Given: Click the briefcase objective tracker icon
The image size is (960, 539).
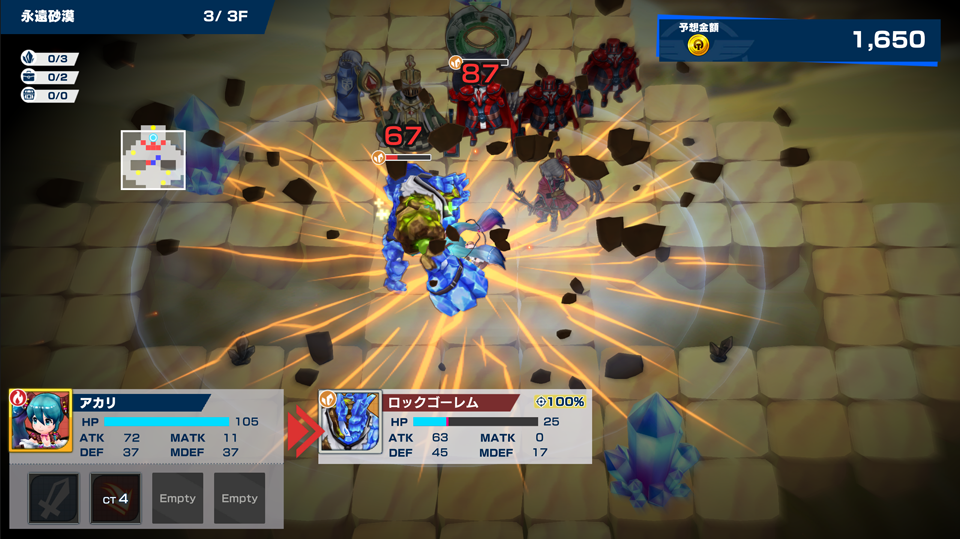Looking at the screenshot, I should coord(29,77).
